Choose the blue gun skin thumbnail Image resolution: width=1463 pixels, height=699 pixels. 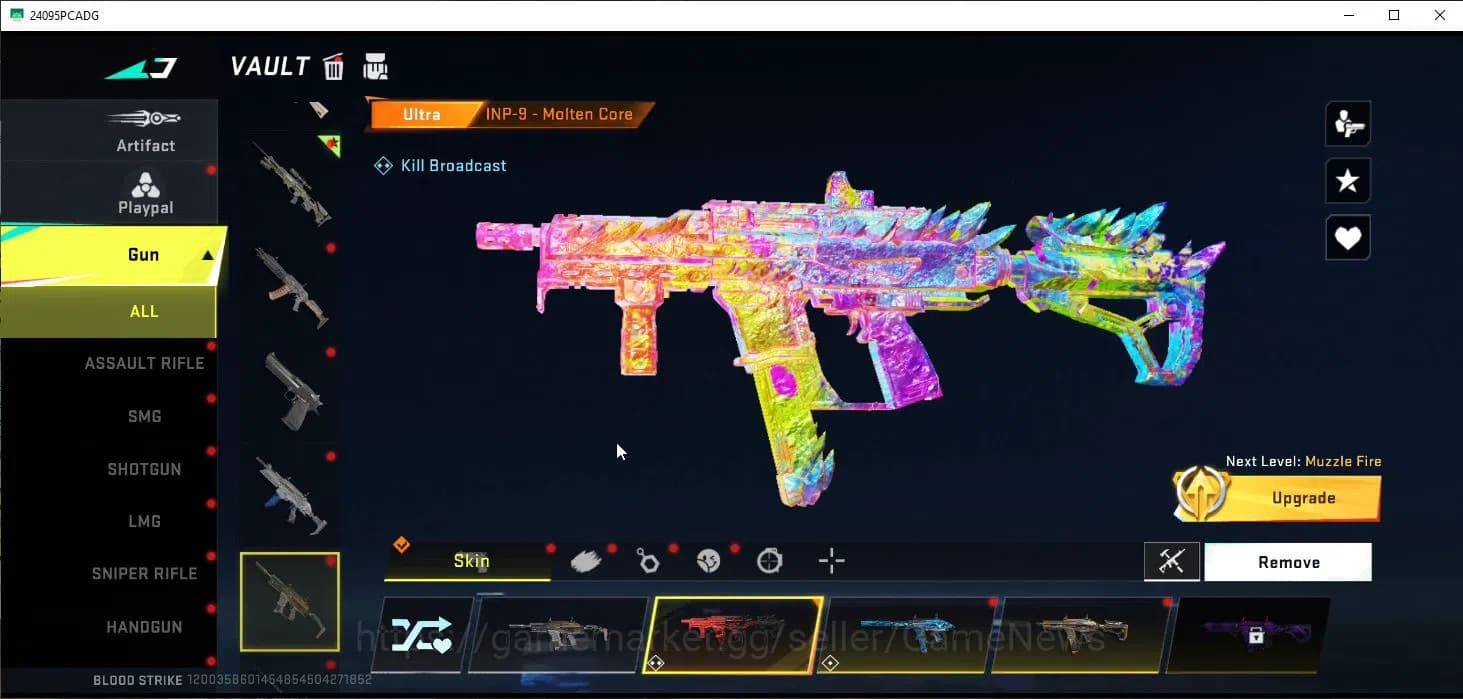tap(907, 634)
